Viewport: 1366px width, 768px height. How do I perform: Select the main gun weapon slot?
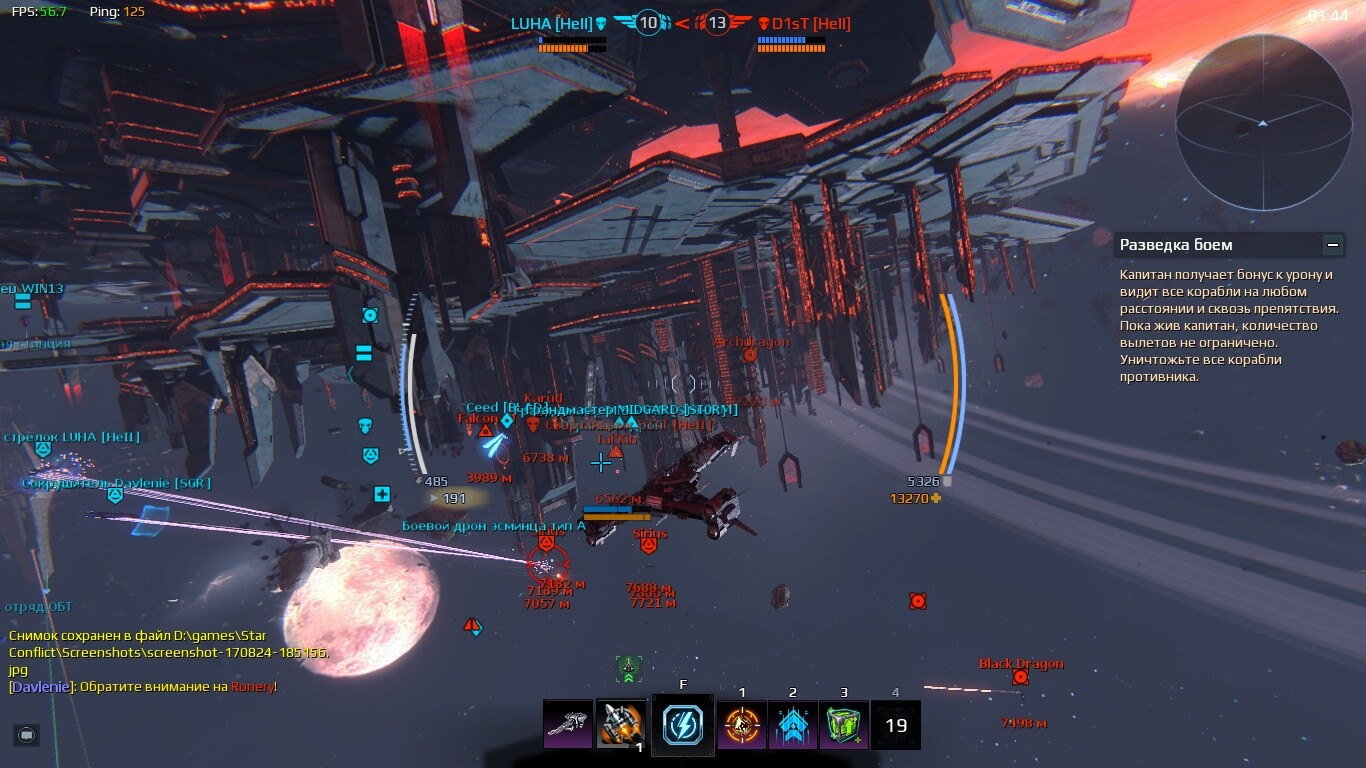[568, 724]
